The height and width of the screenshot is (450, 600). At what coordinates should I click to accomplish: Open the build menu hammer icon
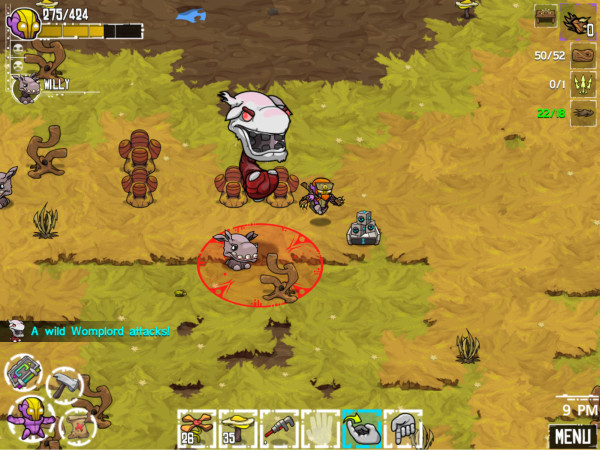64,383
